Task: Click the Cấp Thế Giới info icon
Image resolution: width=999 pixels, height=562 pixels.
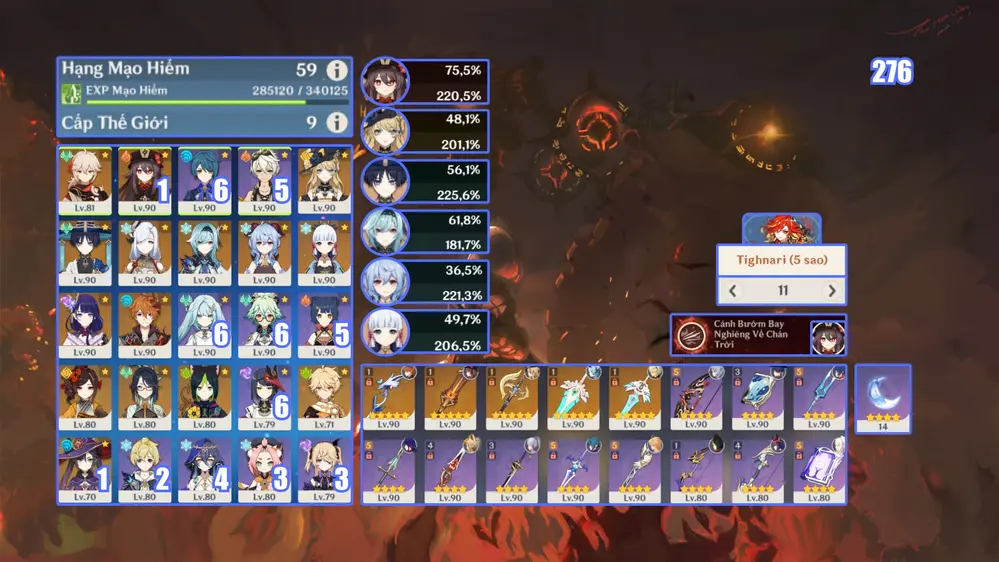Action: click(x=337, y=122)
